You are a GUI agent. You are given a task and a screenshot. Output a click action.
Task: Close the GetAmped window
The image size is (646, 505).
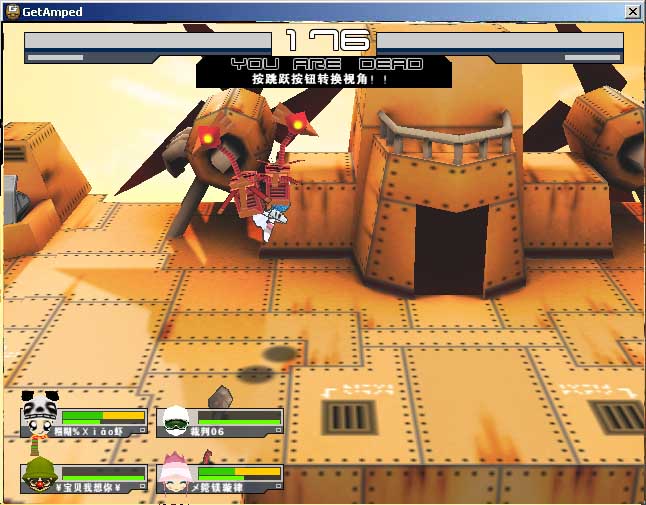pyautogui.click(x=632, y=11)
